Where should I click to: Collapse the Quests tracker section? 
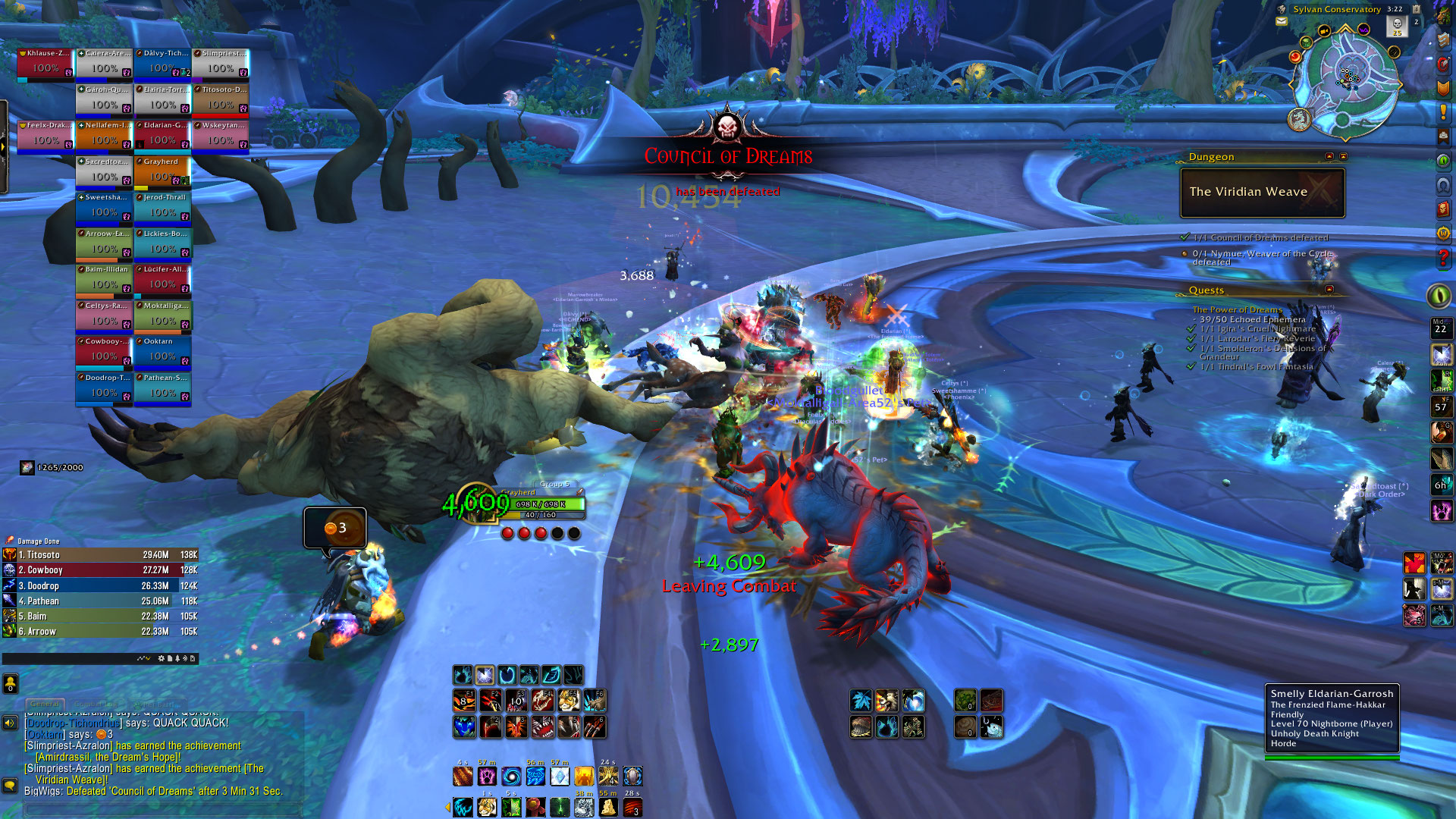[1329, 290]
